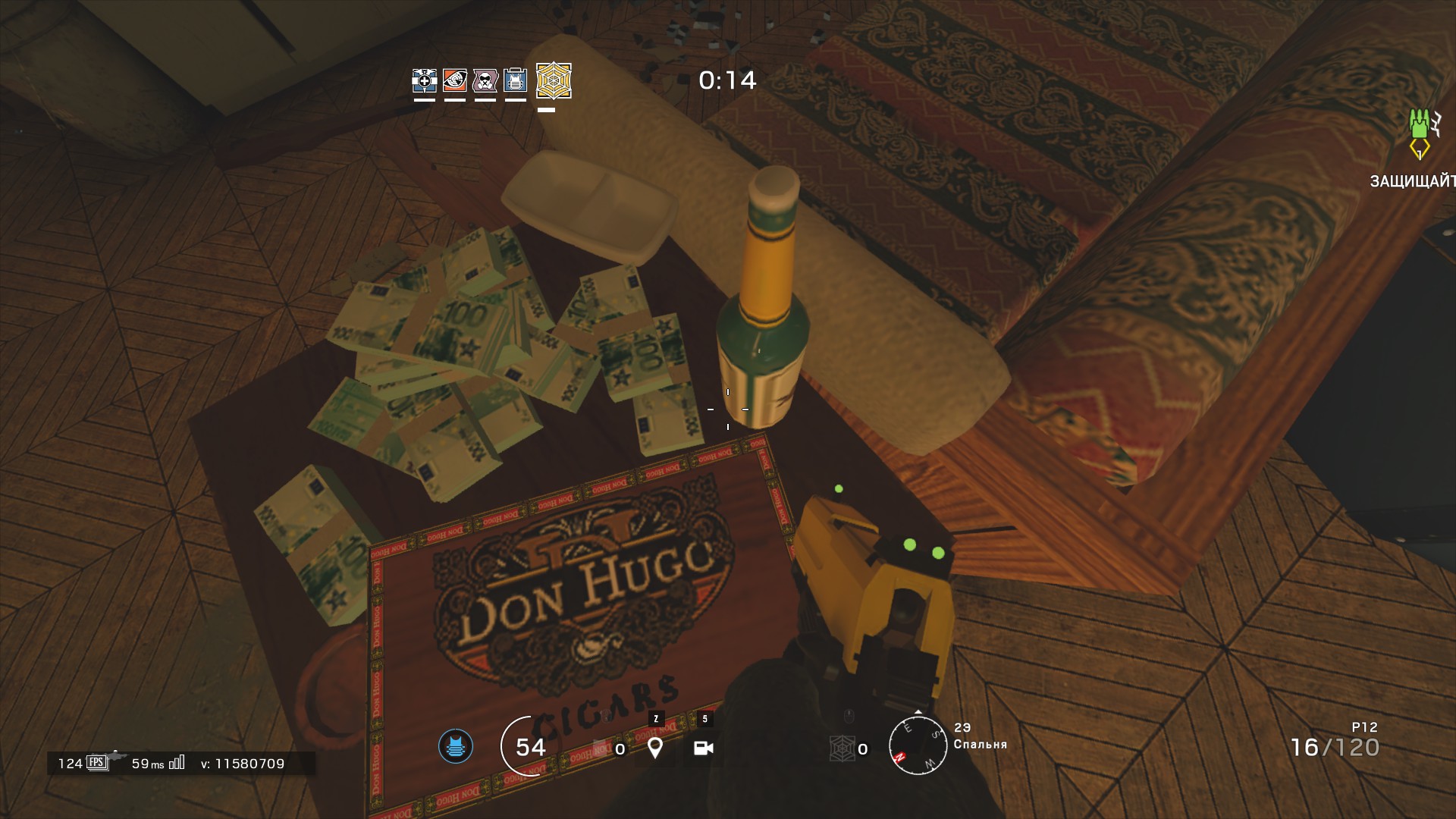Click Maestro's orange eye operator icon
Image resolution: width=1456 pixels, height=819 pixels.
[x=453, y=80]
